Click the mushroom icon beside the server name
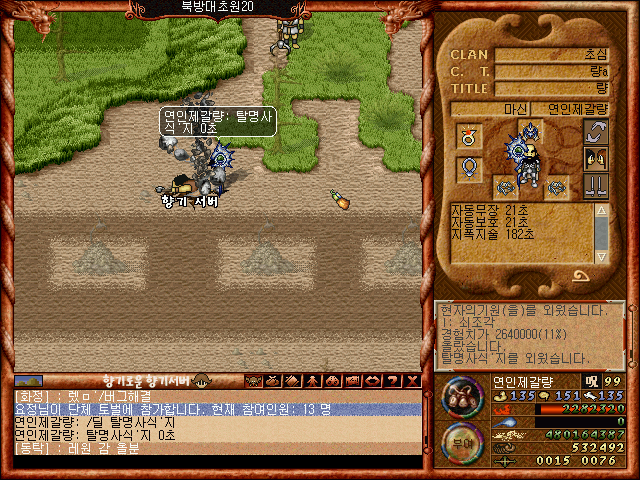 (203, 381)
